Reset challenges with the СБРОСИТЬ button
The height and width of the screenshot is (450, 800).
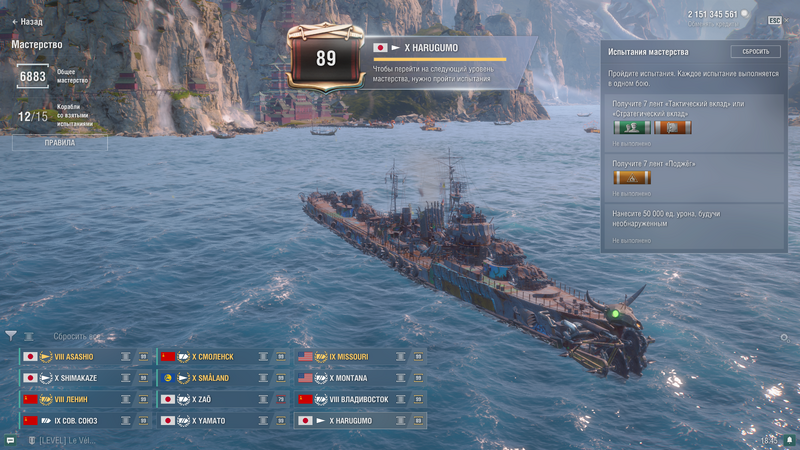click(x=755, y=51)
